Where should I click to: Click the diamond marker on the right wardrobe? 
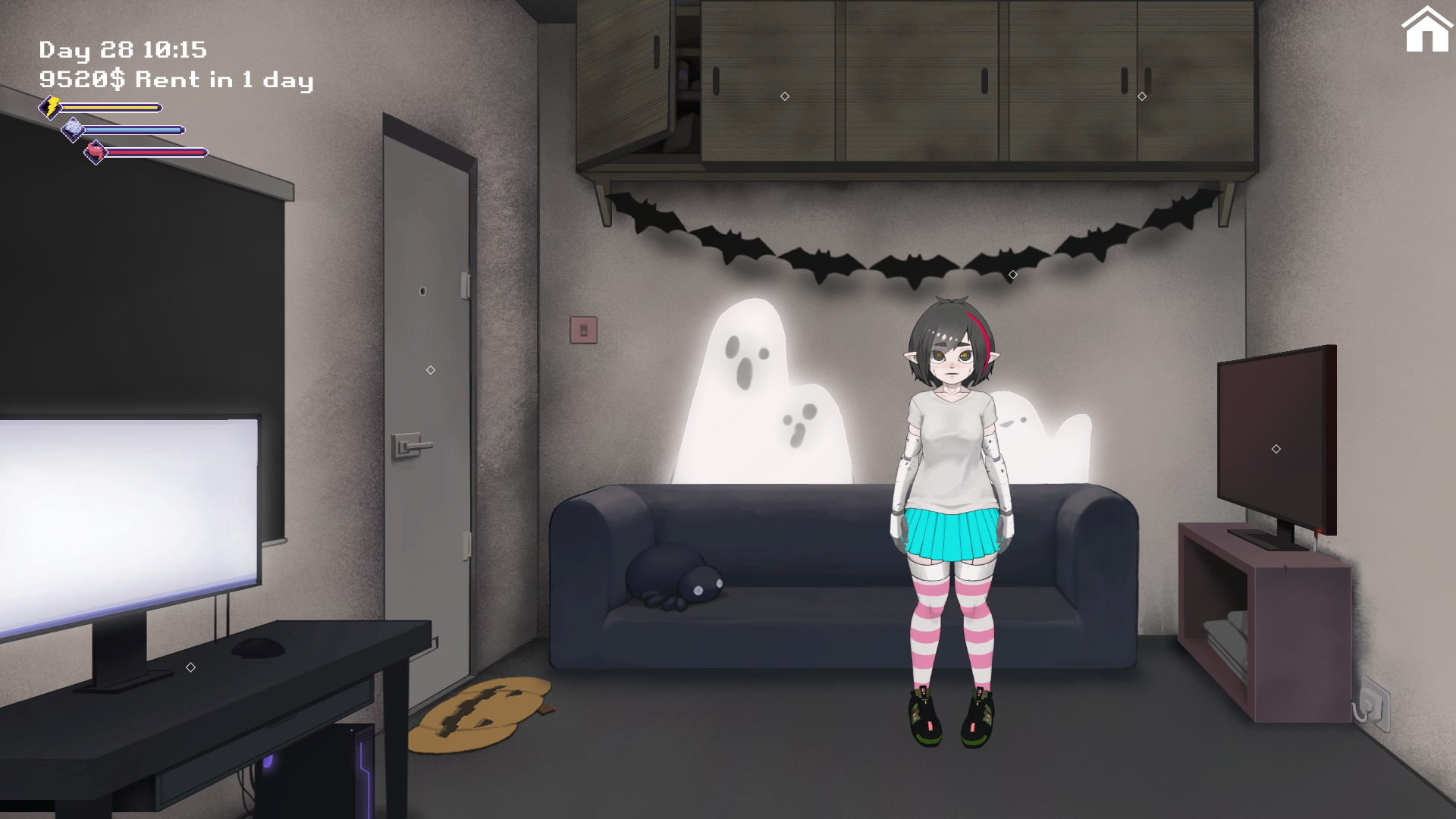1141,96
